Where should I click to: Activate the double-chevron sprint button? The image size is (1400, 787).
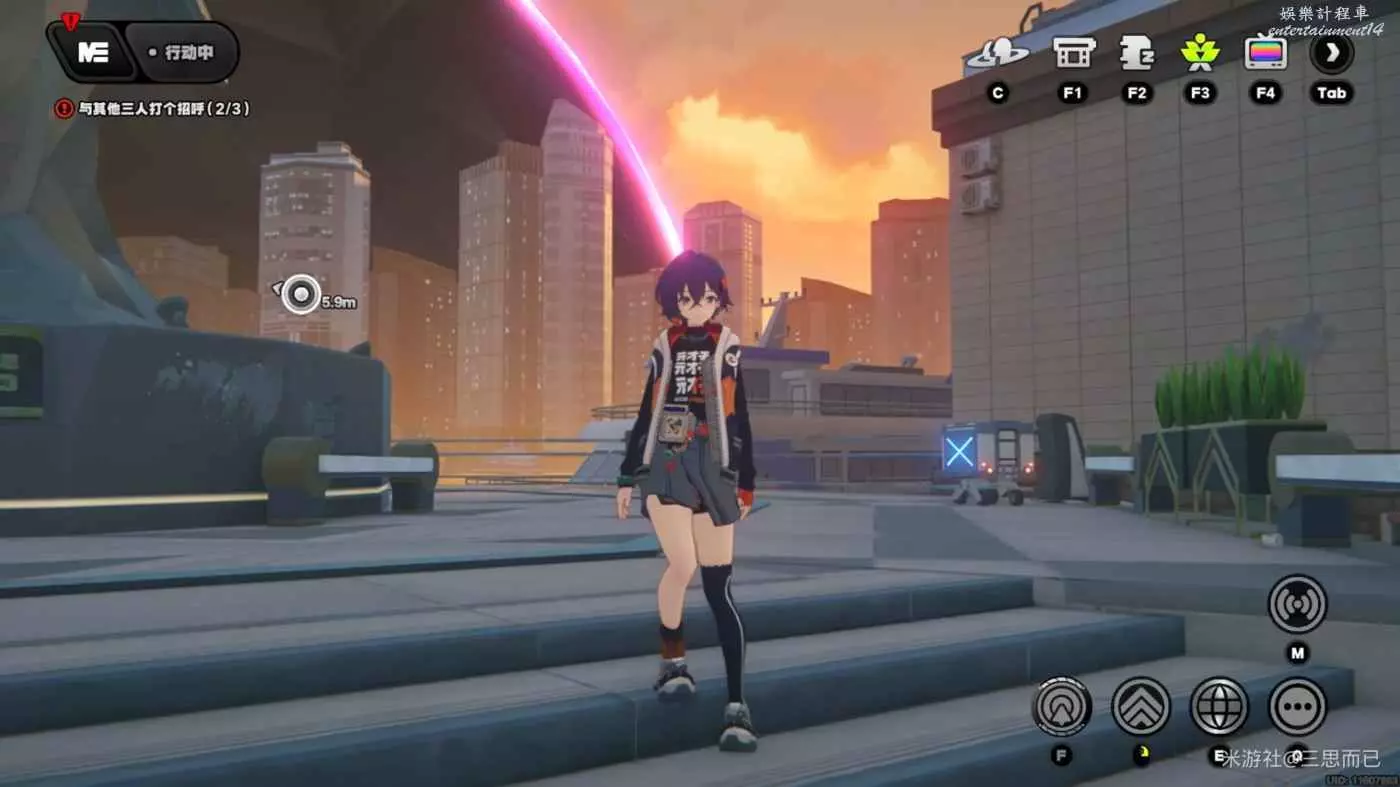[x=1140, y=706]
